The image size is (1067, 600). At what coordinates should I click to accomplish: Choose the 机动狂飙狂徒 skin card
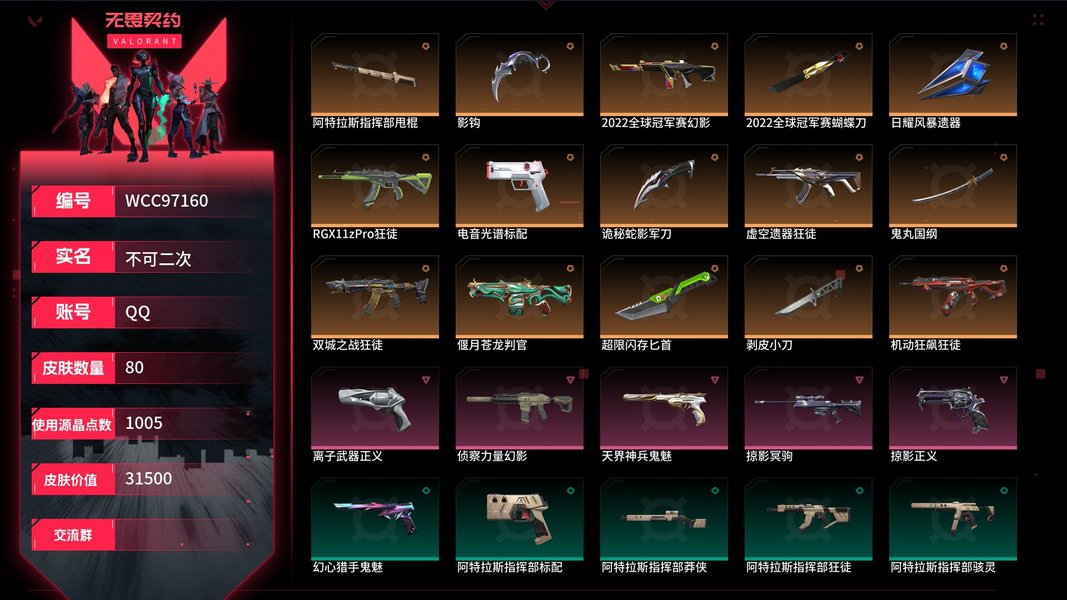(x=952, y=297)
